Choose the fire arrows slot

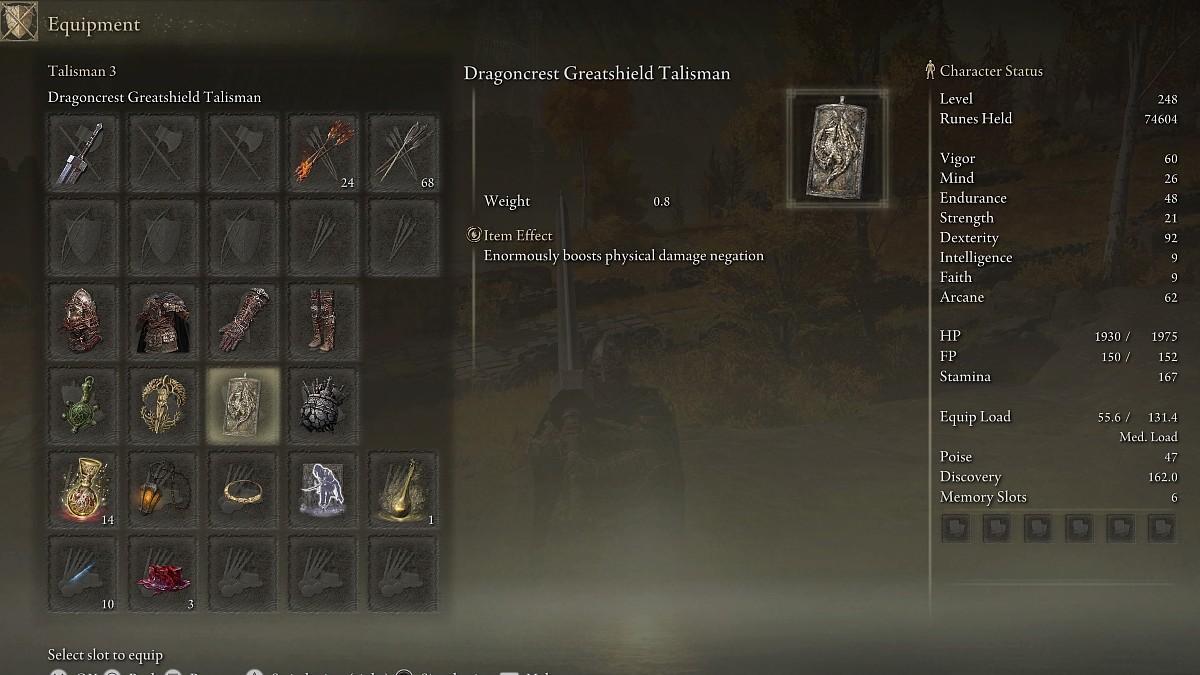click(x=323, y=153)
